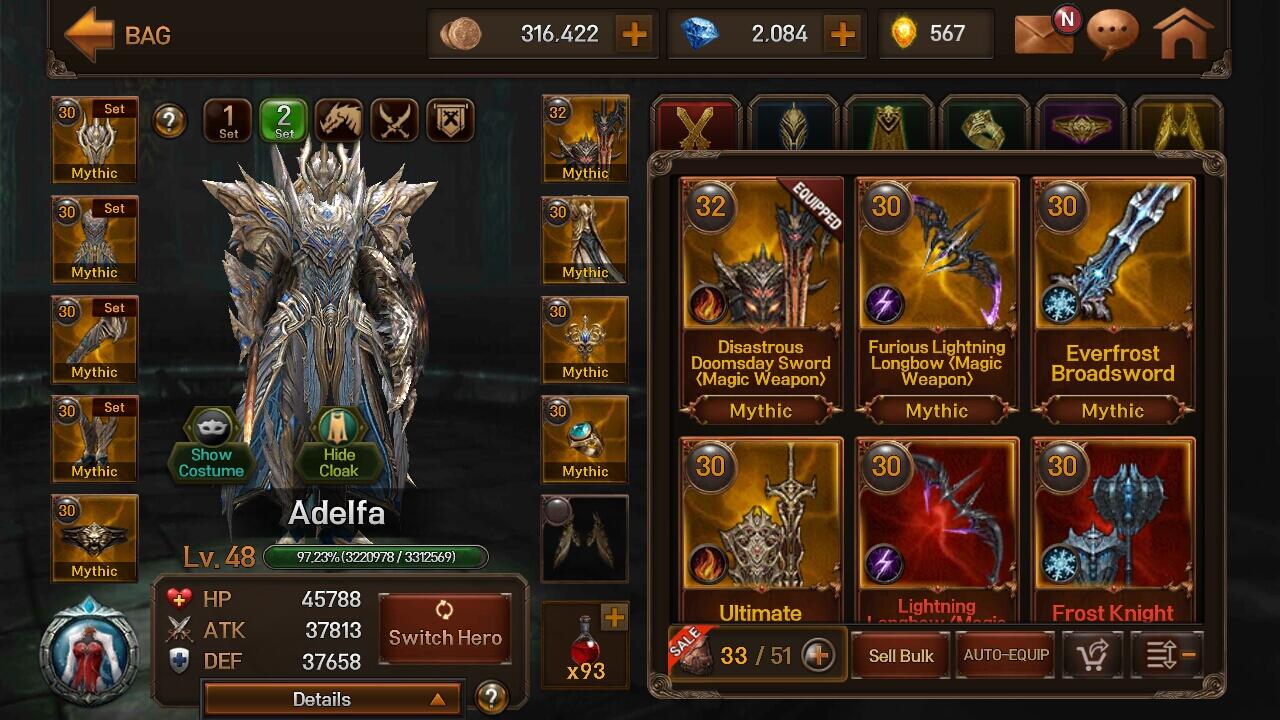Select the Furious Lightning Longbow item
The image size is (1280, 720).
point(936,297)
